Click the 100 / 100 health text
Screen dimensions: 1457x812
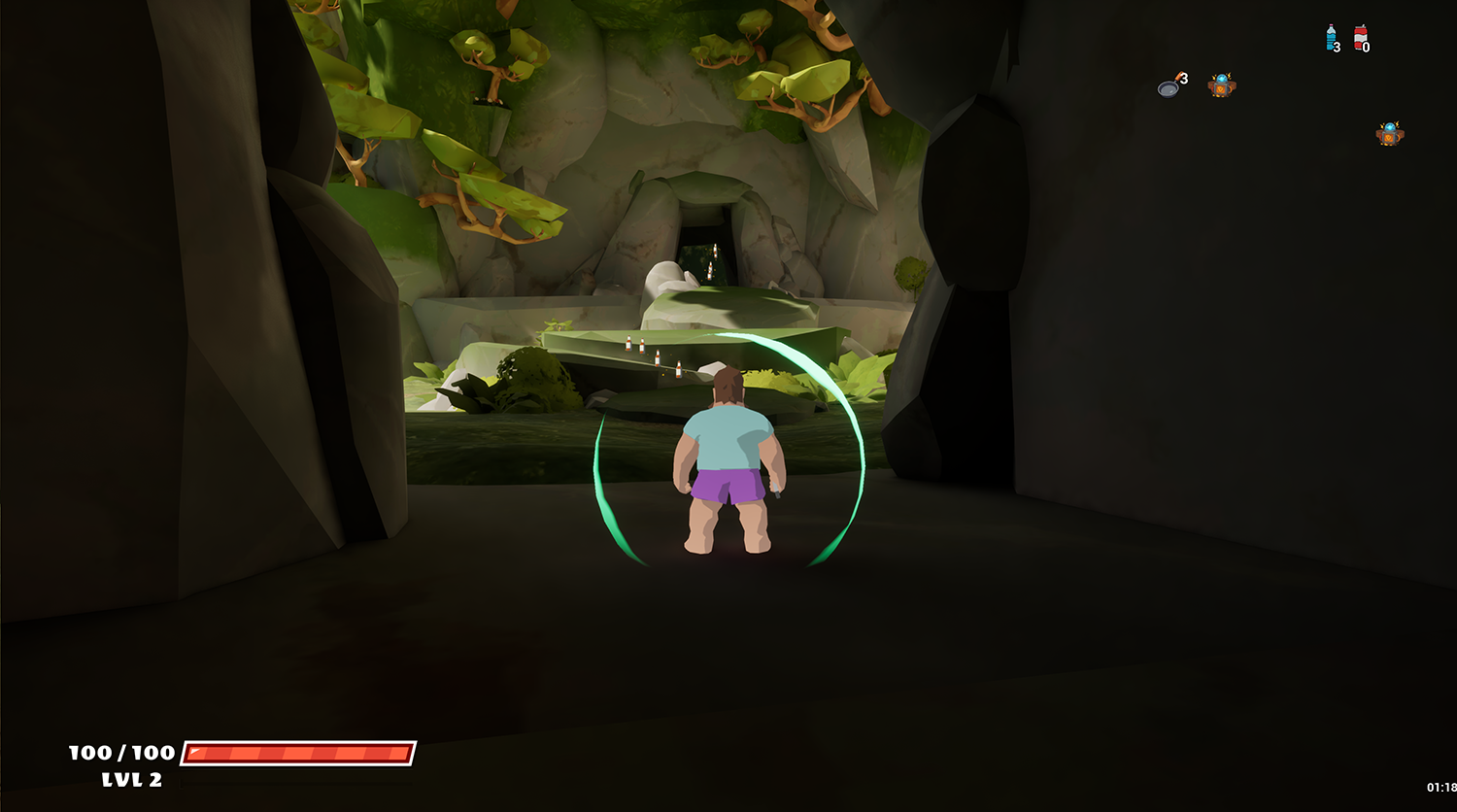point(119,752)
